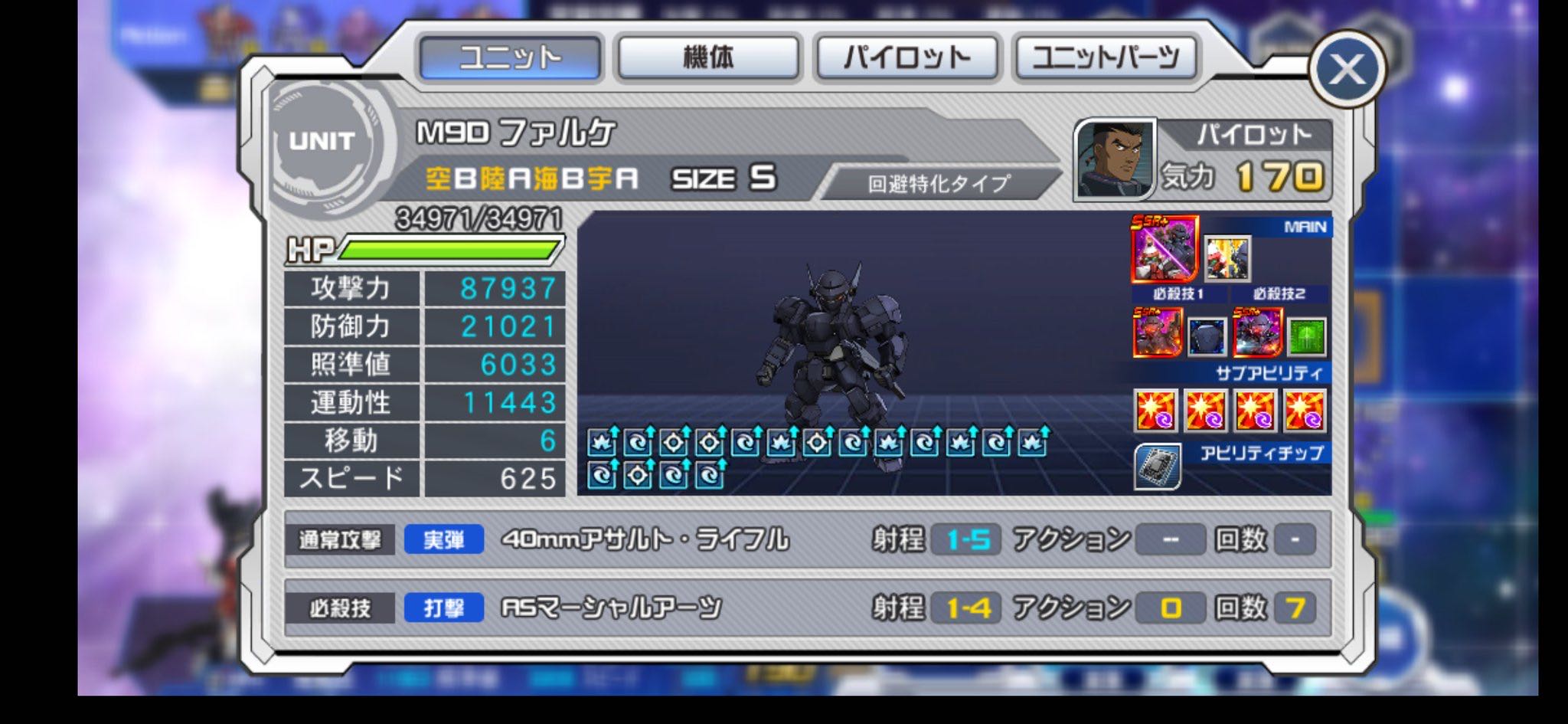Select the 必殺技1 SSR card
The image size is (1568, 724).
1157,333
